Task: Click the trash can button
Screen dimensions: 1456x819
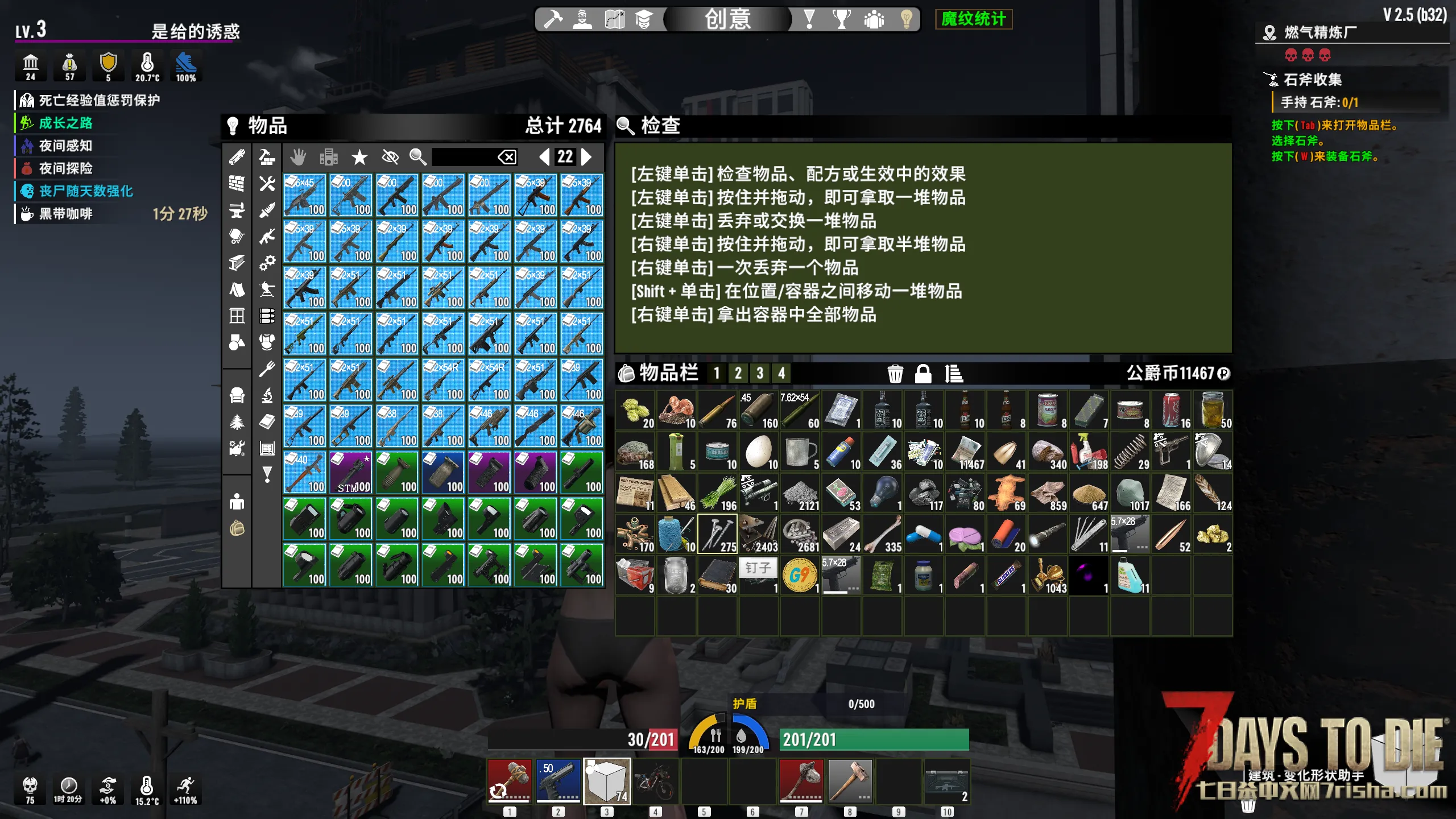Action: pyautogui.click(x=895, y=374)
